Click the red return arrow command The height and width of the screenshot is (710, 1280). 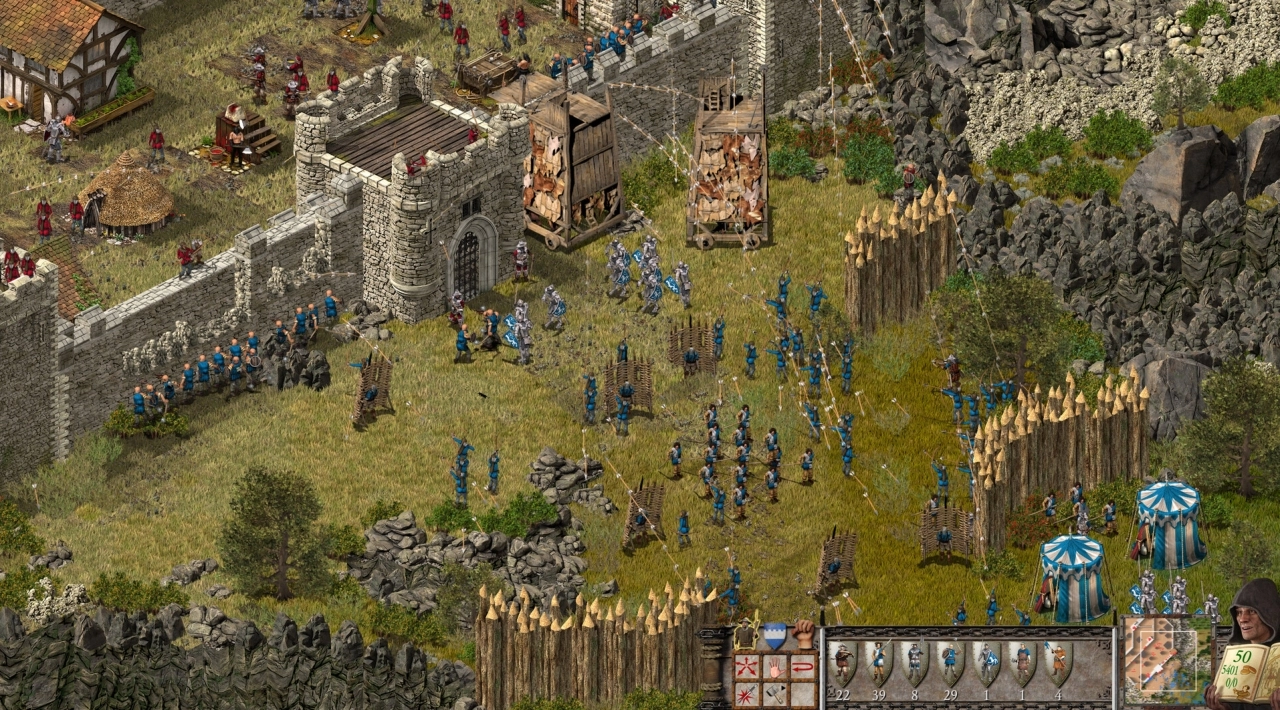coord(803,665)
